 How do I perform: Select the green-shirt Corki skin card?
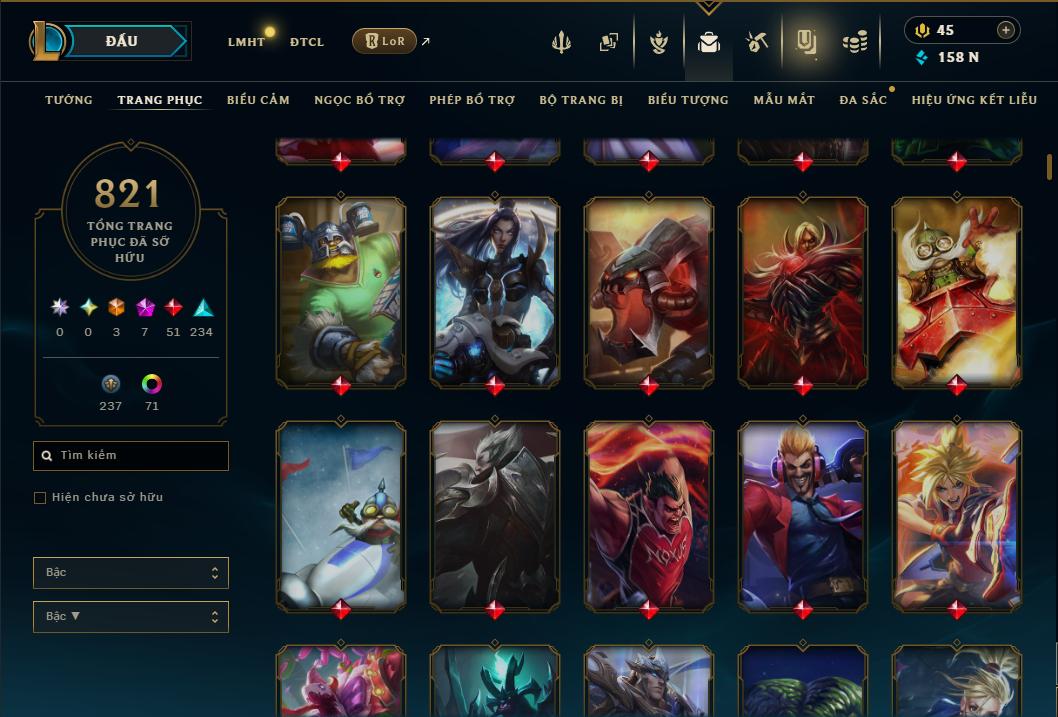341,290
